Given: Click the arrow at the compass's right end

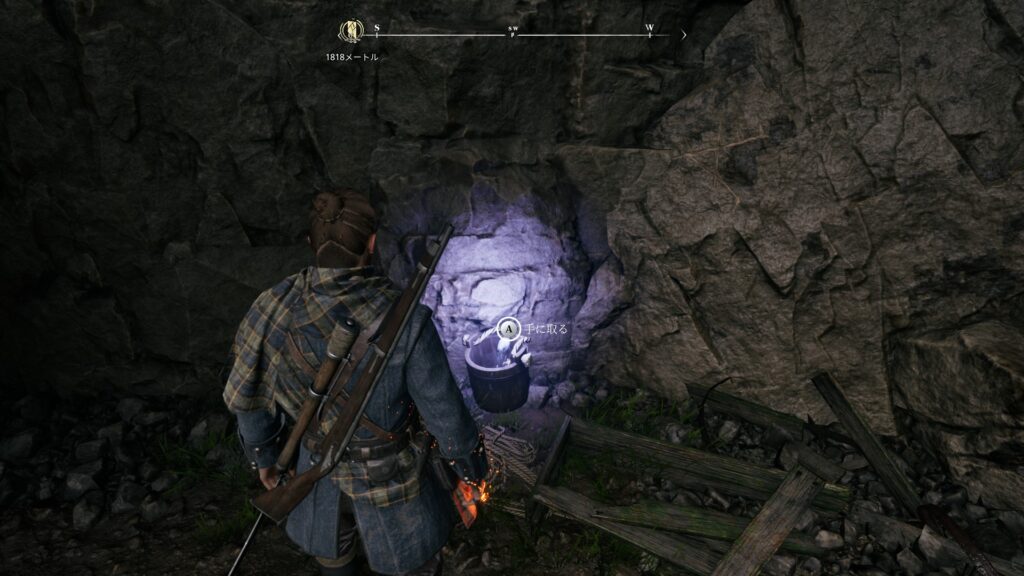Looking at the screenshot, I should point(684,34).
